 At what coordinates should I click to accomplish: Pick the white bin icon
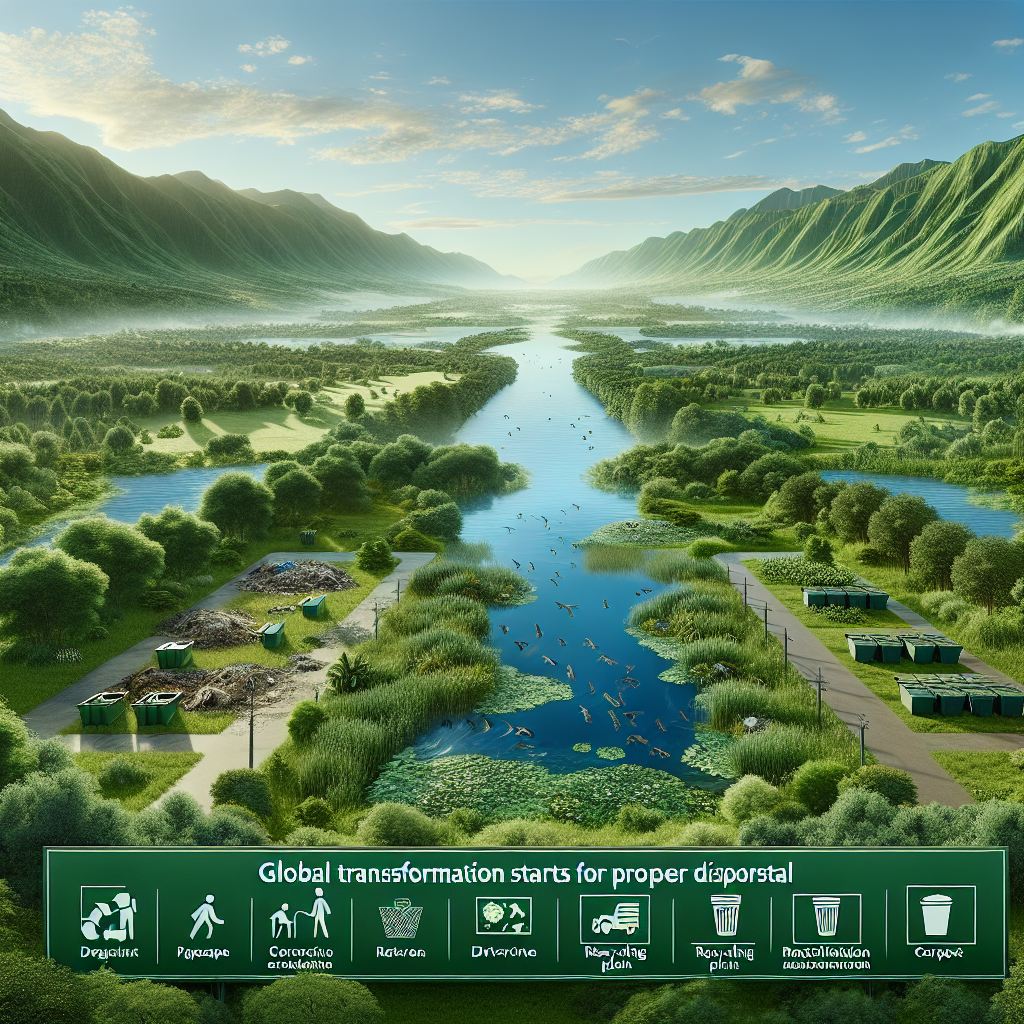934,915
